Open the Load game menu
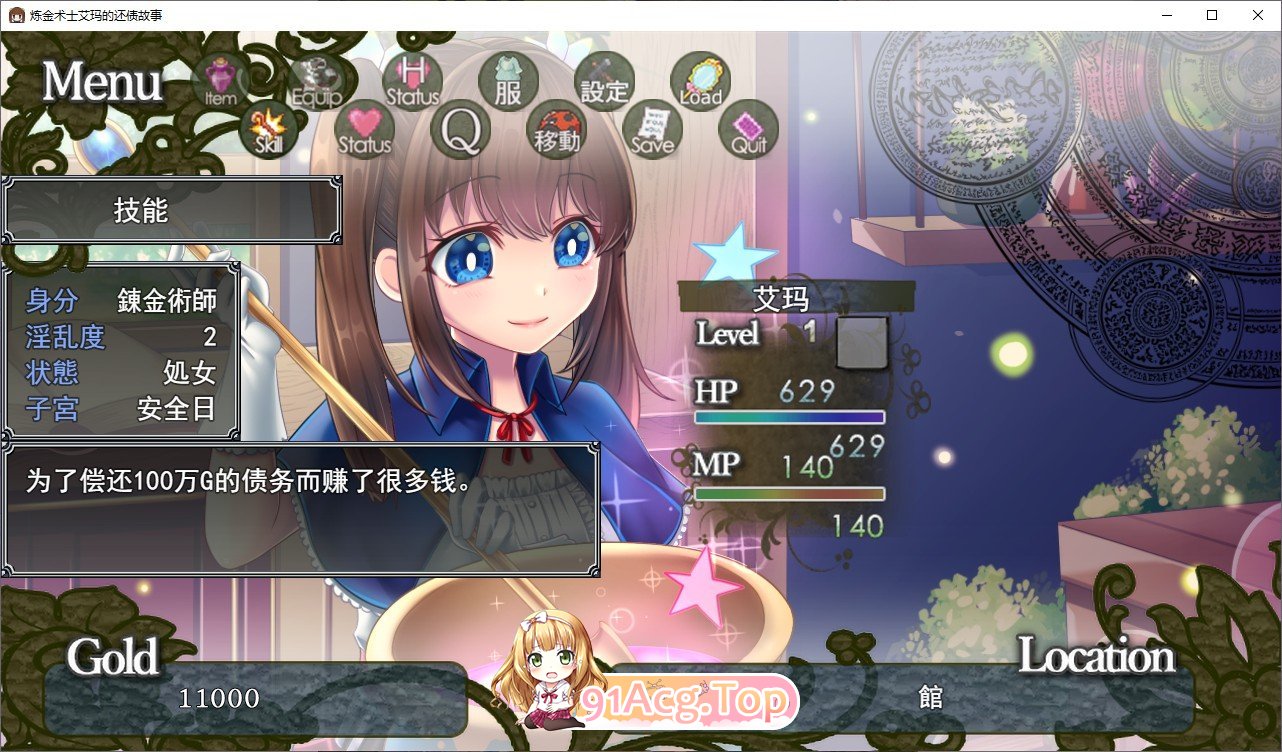The width and height of the screenshot is (1282, 752). coord(700,80)
